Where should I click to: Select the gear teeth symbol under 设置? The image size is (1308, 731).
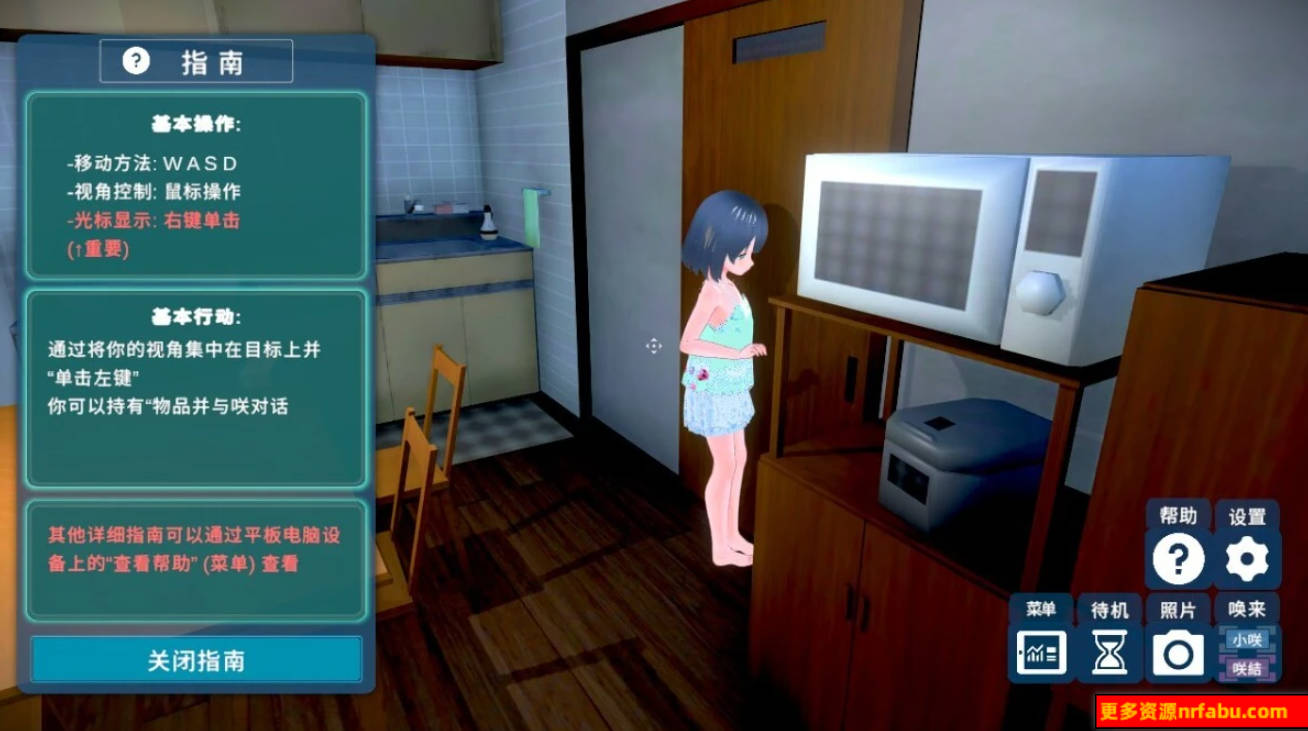tap(1246, 557)
